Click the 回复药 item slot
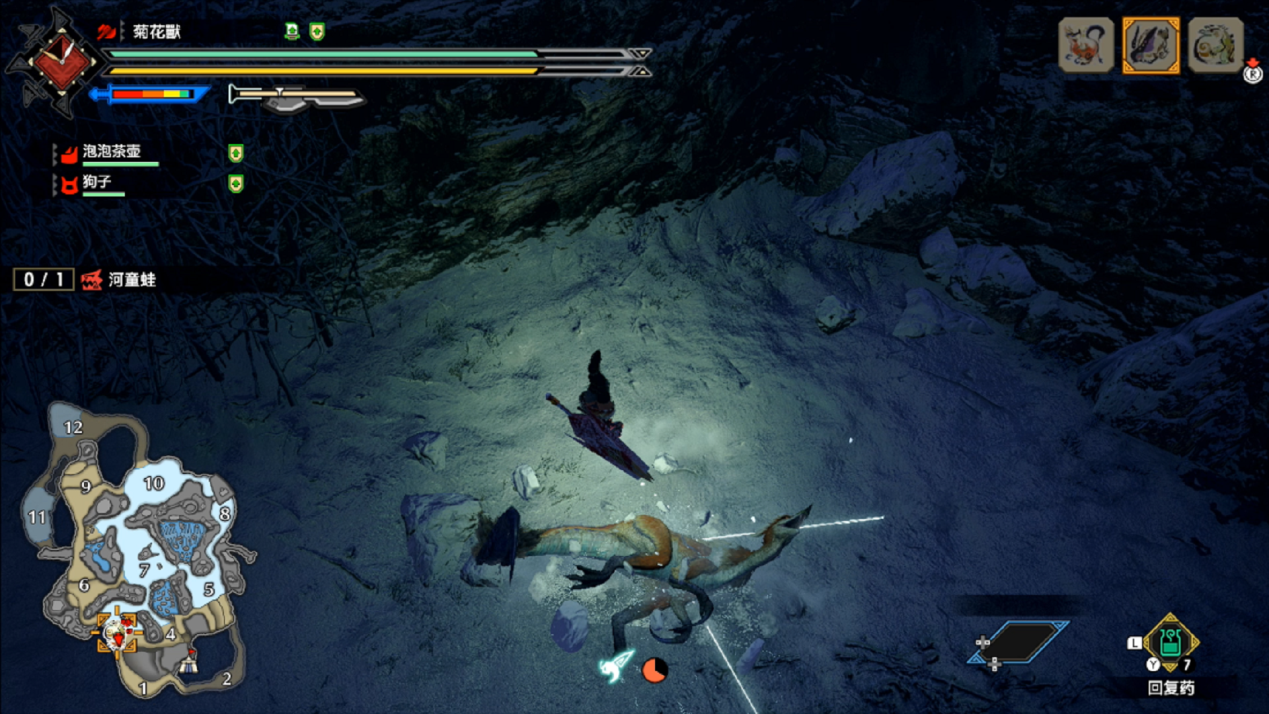 pyautogui.click(x=1170, y=643)
